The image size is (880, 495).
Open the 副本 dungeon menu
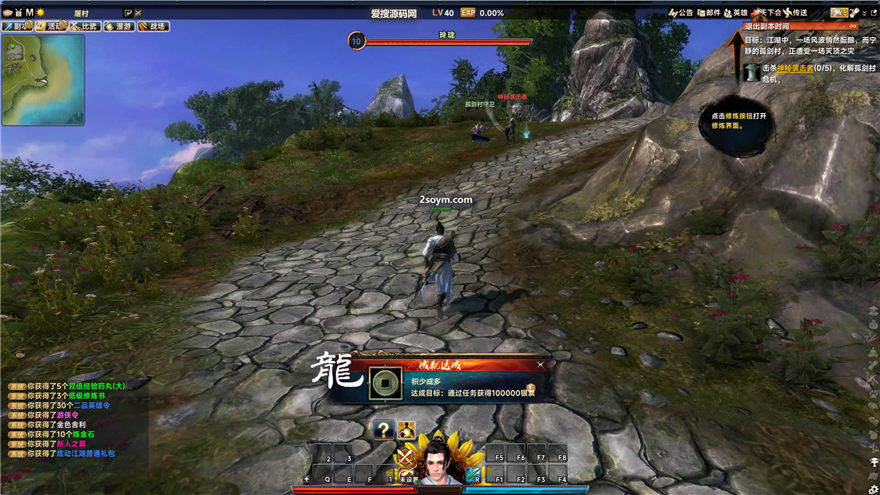click(16, 27)
